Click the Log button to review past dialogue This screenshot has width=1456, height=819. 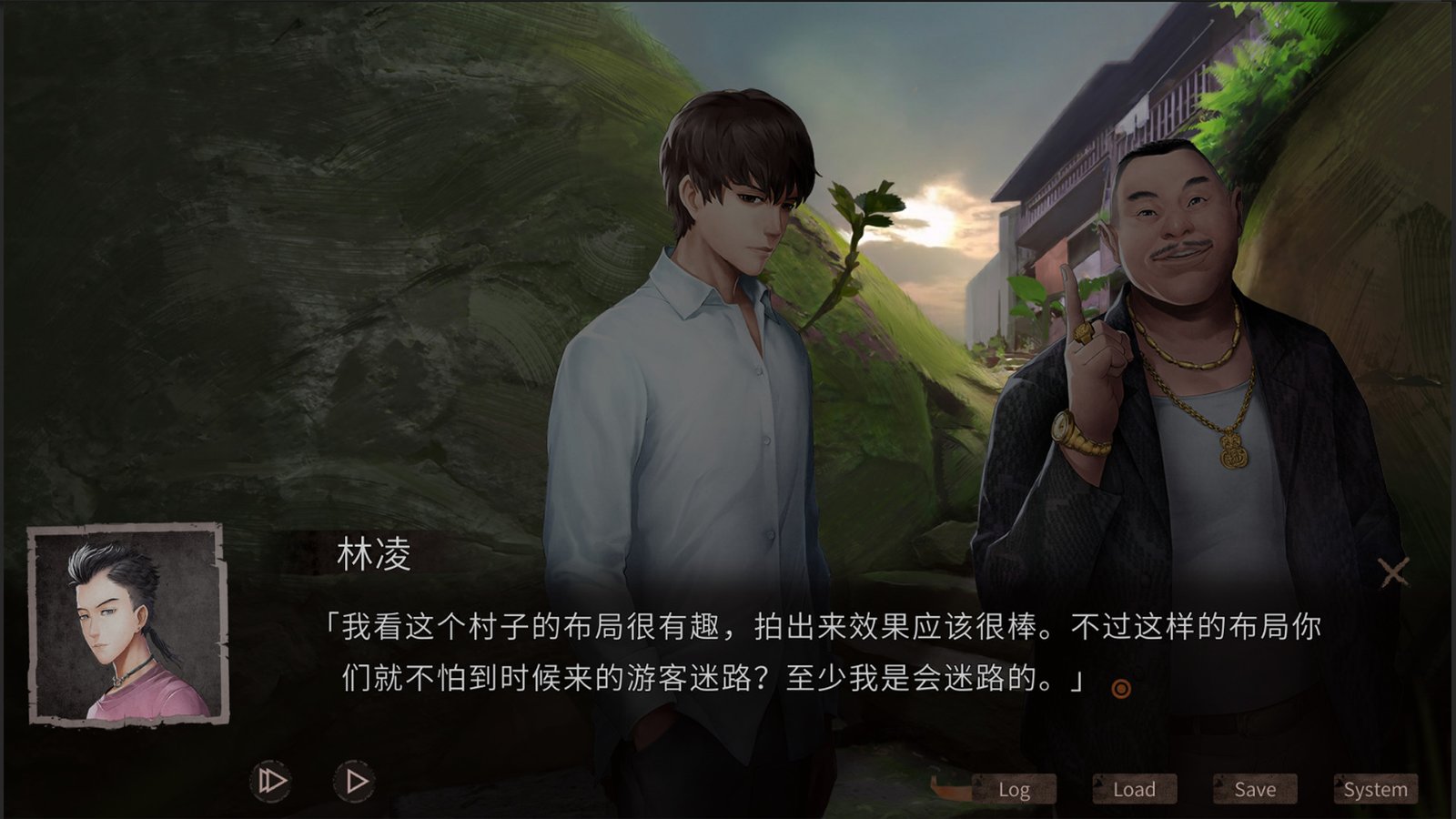[x=1015, y=789]
